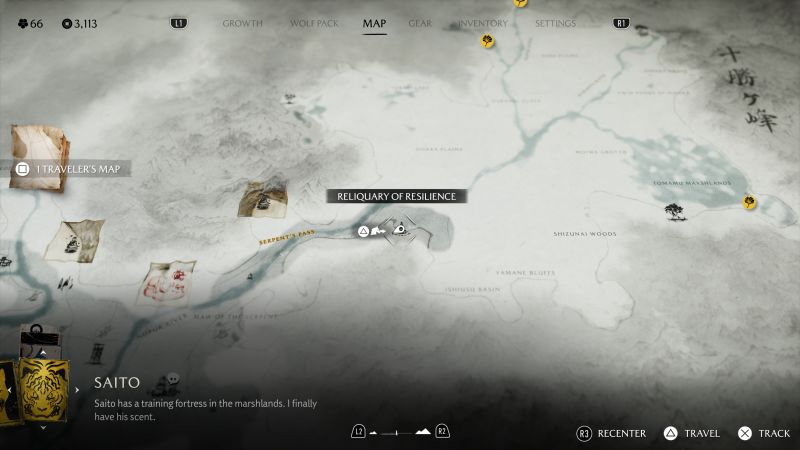The width and height of the screenshot is (800, 450).
Task: Select the yellow flower marker below Inventory tab
Action: pos(487,41)
